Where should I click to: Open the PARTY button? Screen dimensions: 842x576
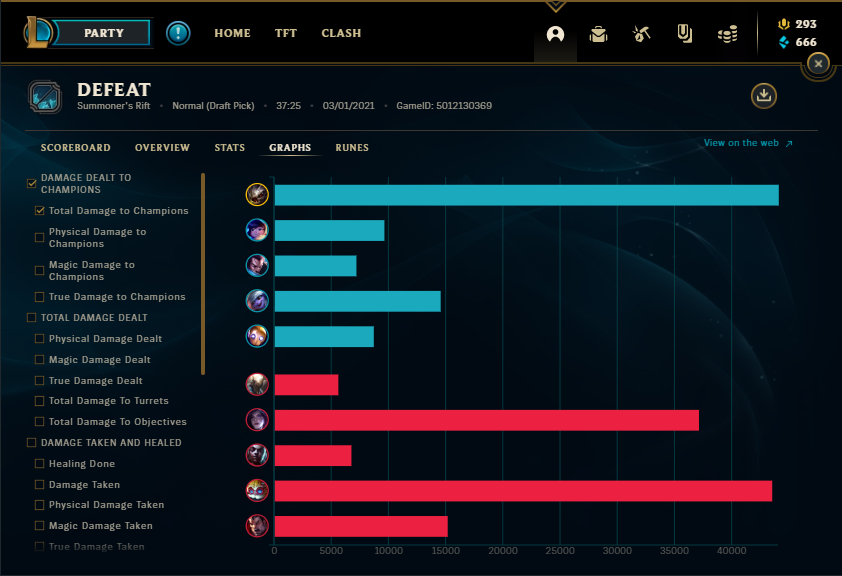pyautogui.click(x=103, y=33)
